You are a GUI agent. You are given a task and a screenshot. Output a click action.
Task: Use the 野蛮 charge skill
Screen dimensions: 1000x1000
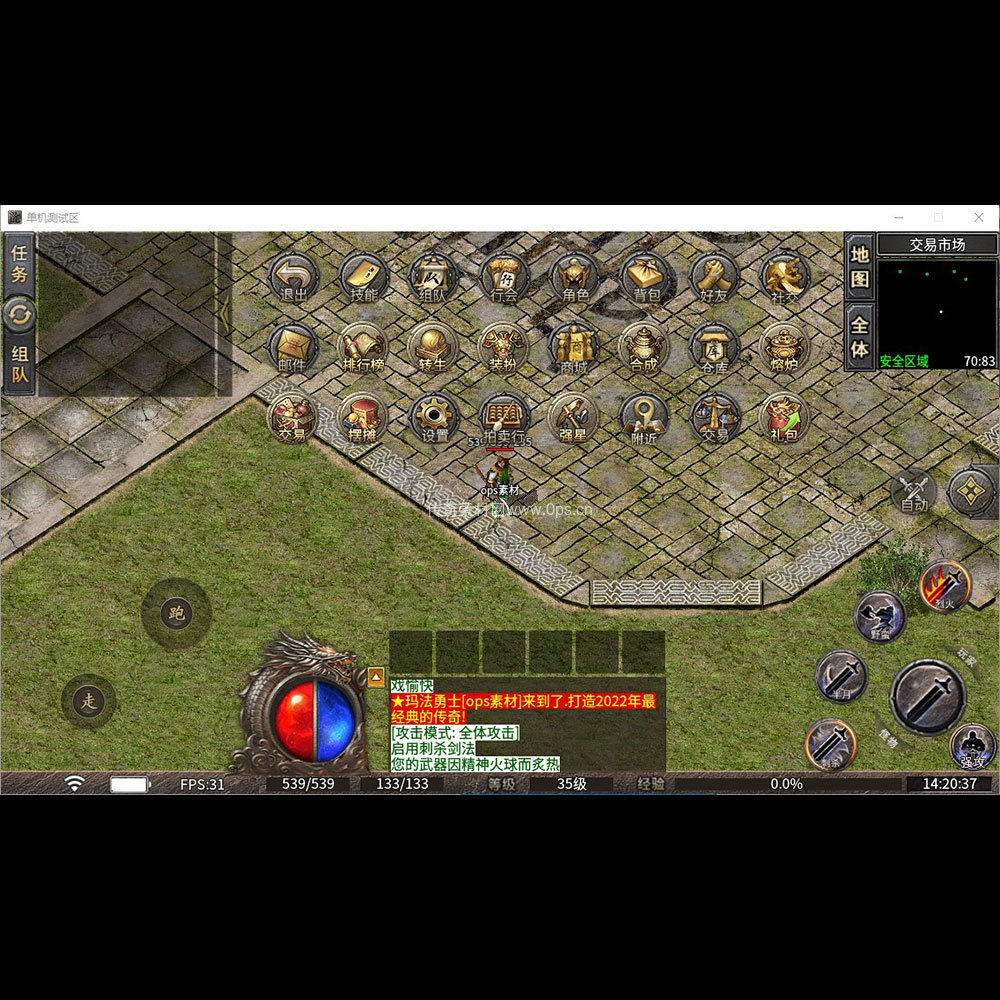(x=880, y=616)
